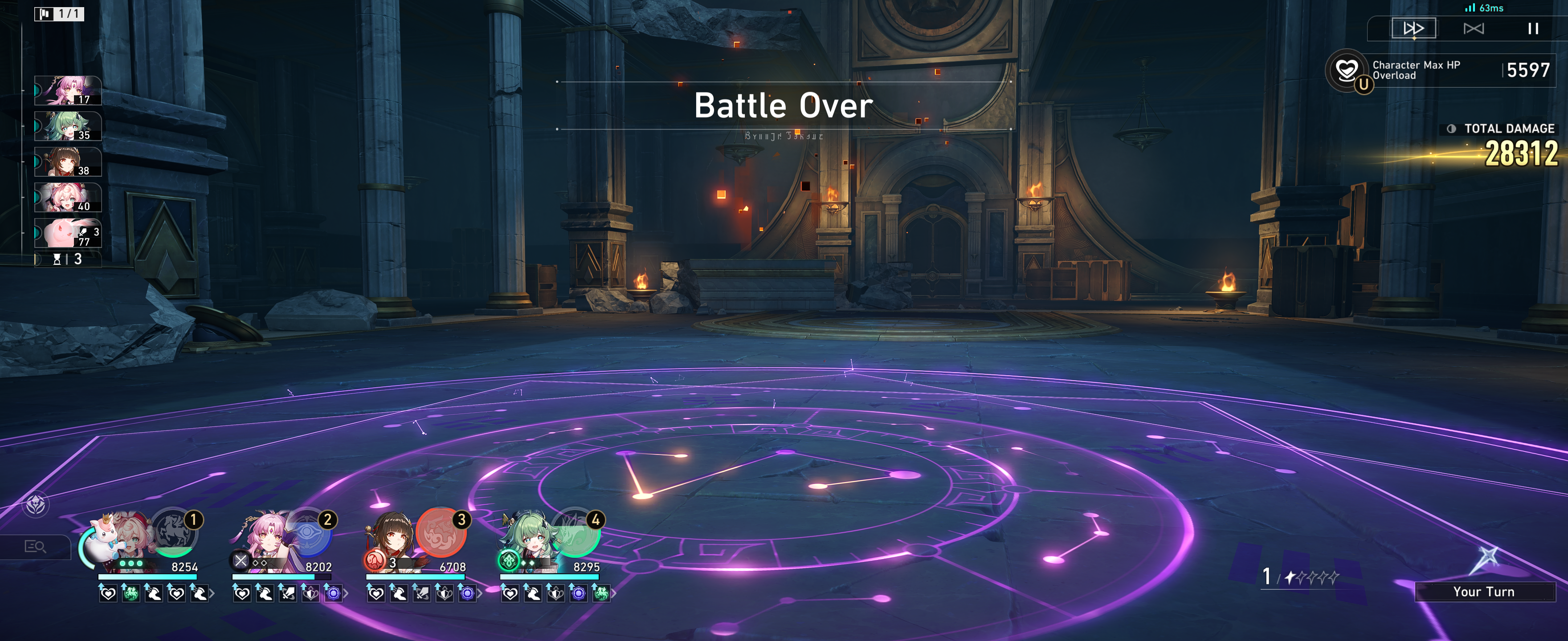
Task: Expand the first character's buff list arrow
Action: click(212, 593)
